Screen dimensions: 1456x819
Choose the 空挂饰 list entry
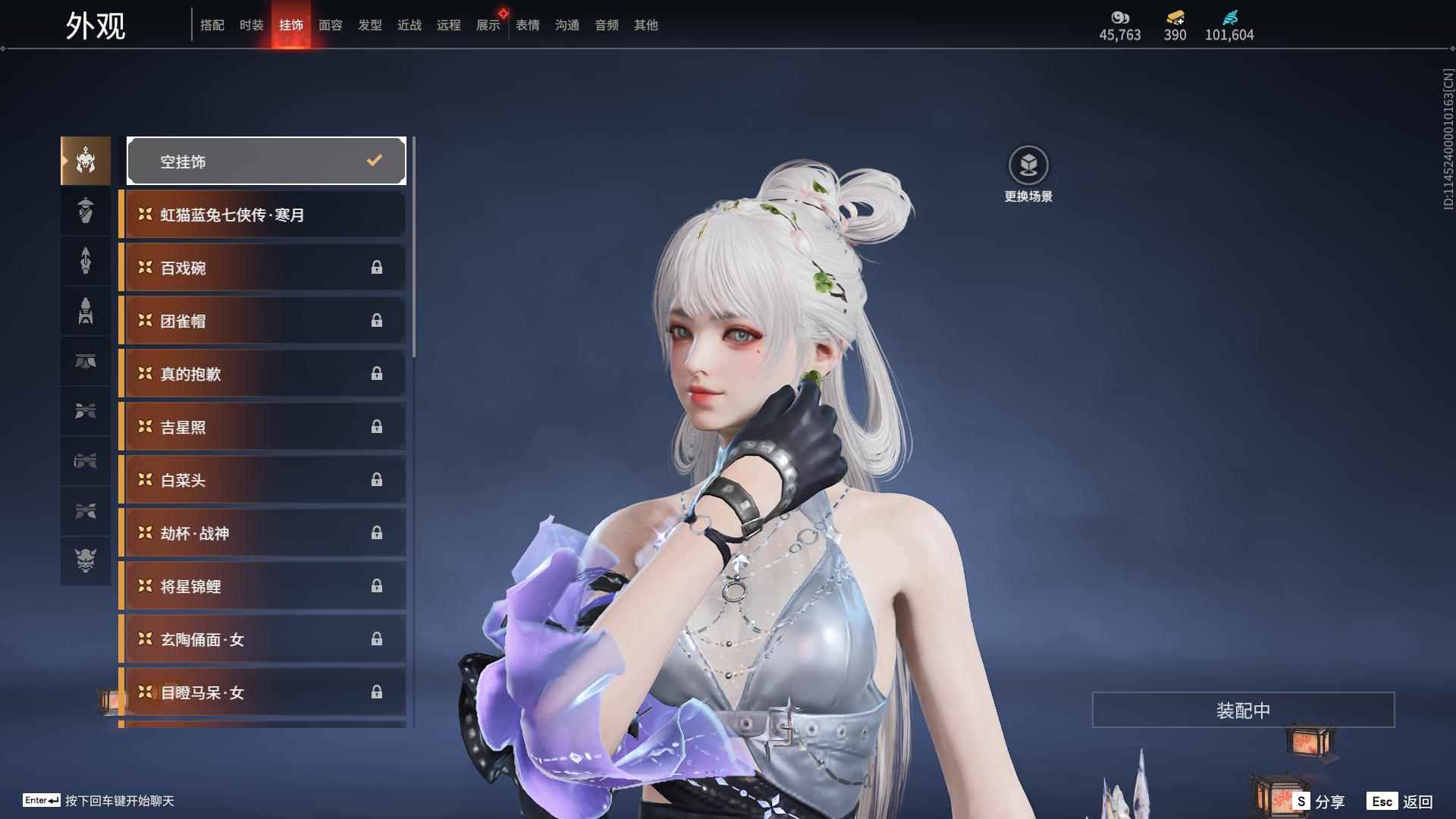coord(266,161)
